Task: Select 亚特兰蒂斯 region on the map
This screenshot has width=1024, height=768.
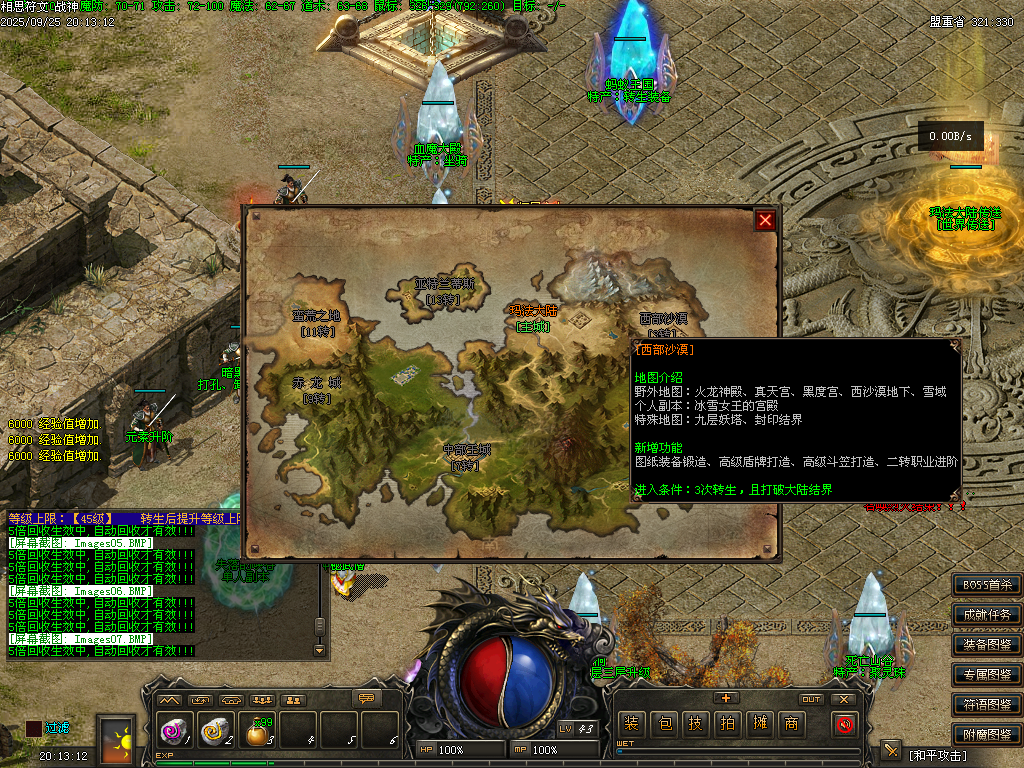Action: pyautogui.click(x=444, y=290)
